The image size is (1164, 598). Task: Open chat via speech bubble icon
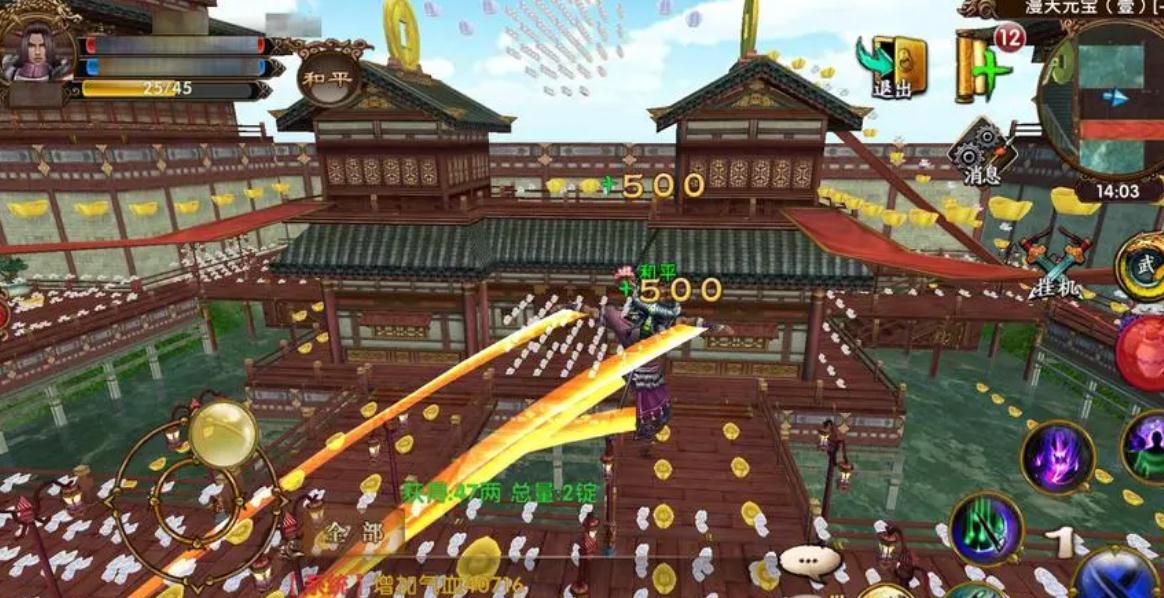coord(808,561)
